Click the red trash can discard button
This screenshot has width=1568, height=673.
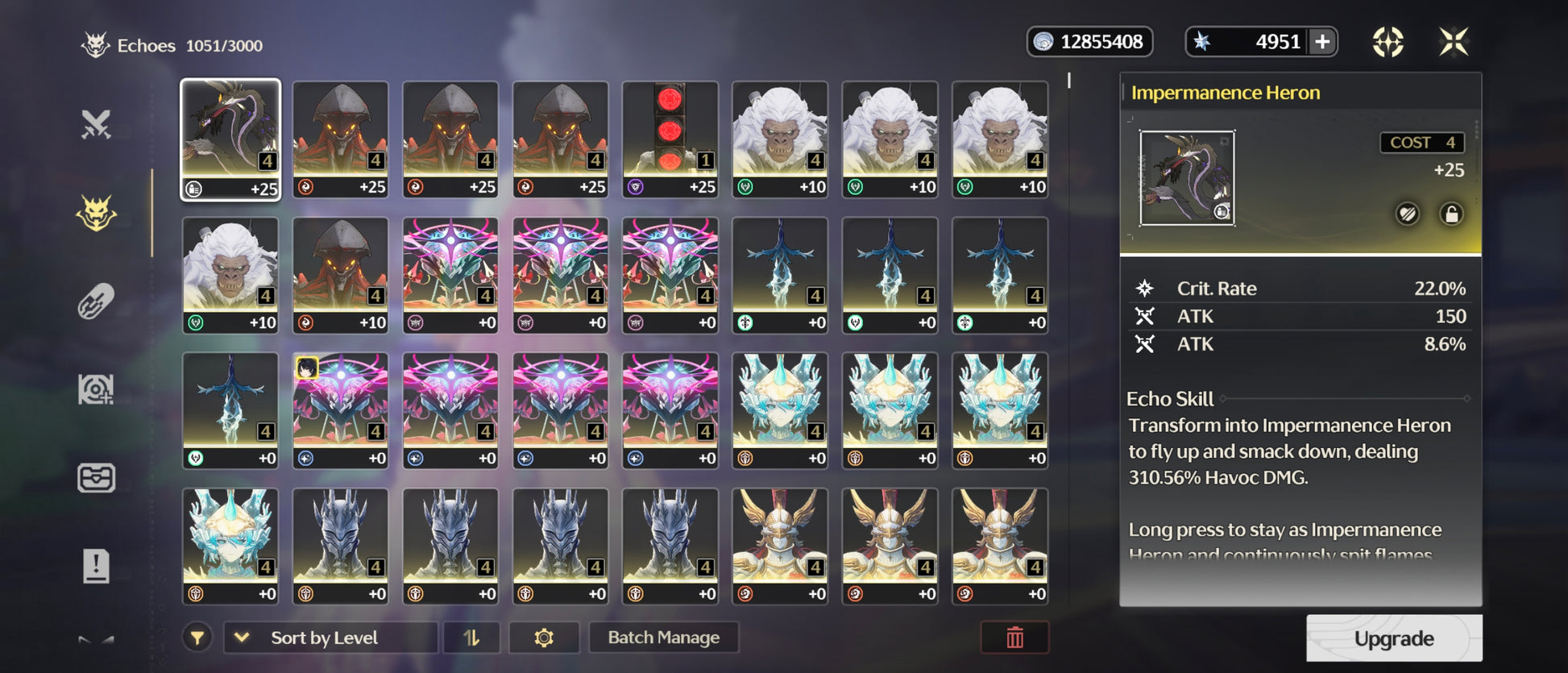pos(1014,638)
